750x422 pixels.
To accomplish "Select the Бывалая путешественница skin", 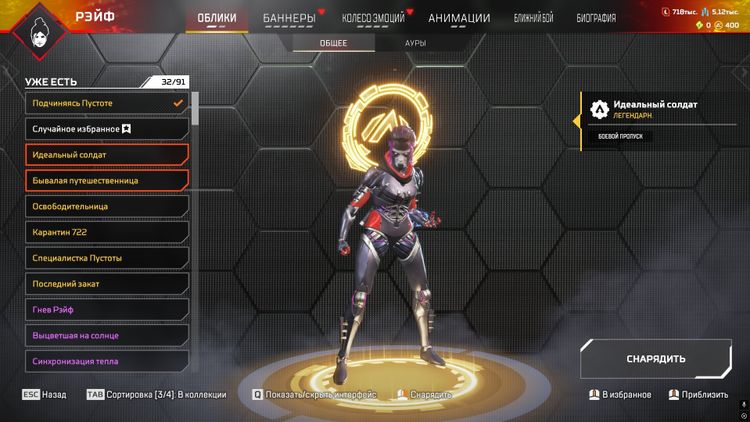I will click(x=107, y=181).
